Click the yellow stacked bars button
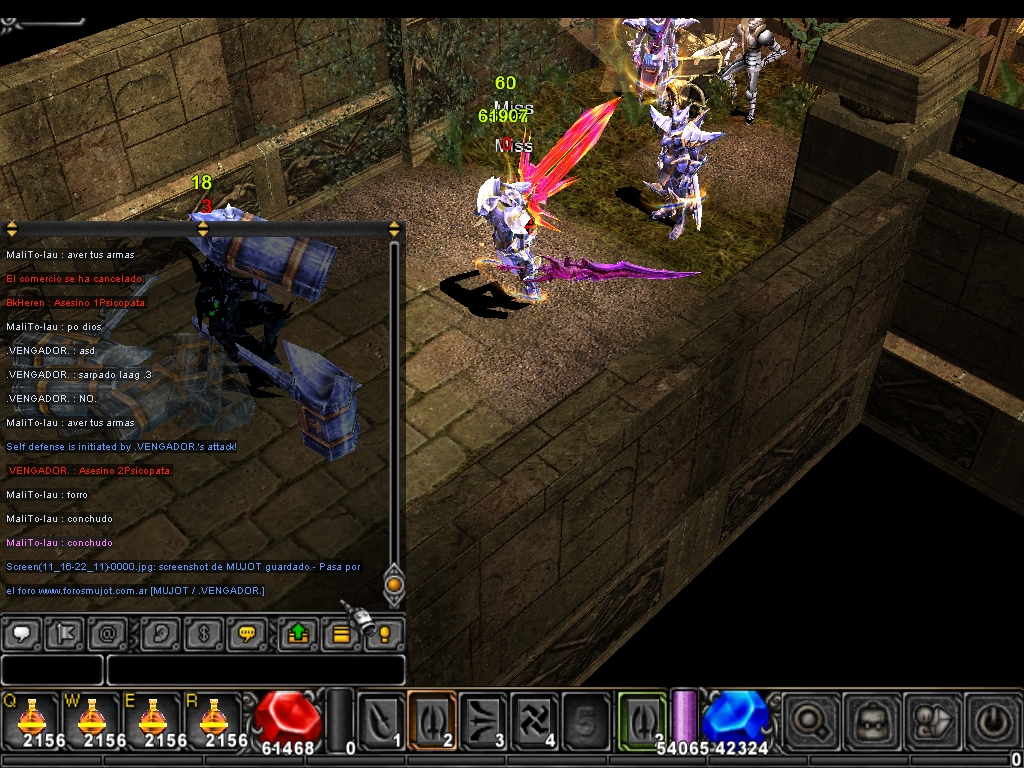This screenshot has width=1024, height=768. (x=341, y=634)
